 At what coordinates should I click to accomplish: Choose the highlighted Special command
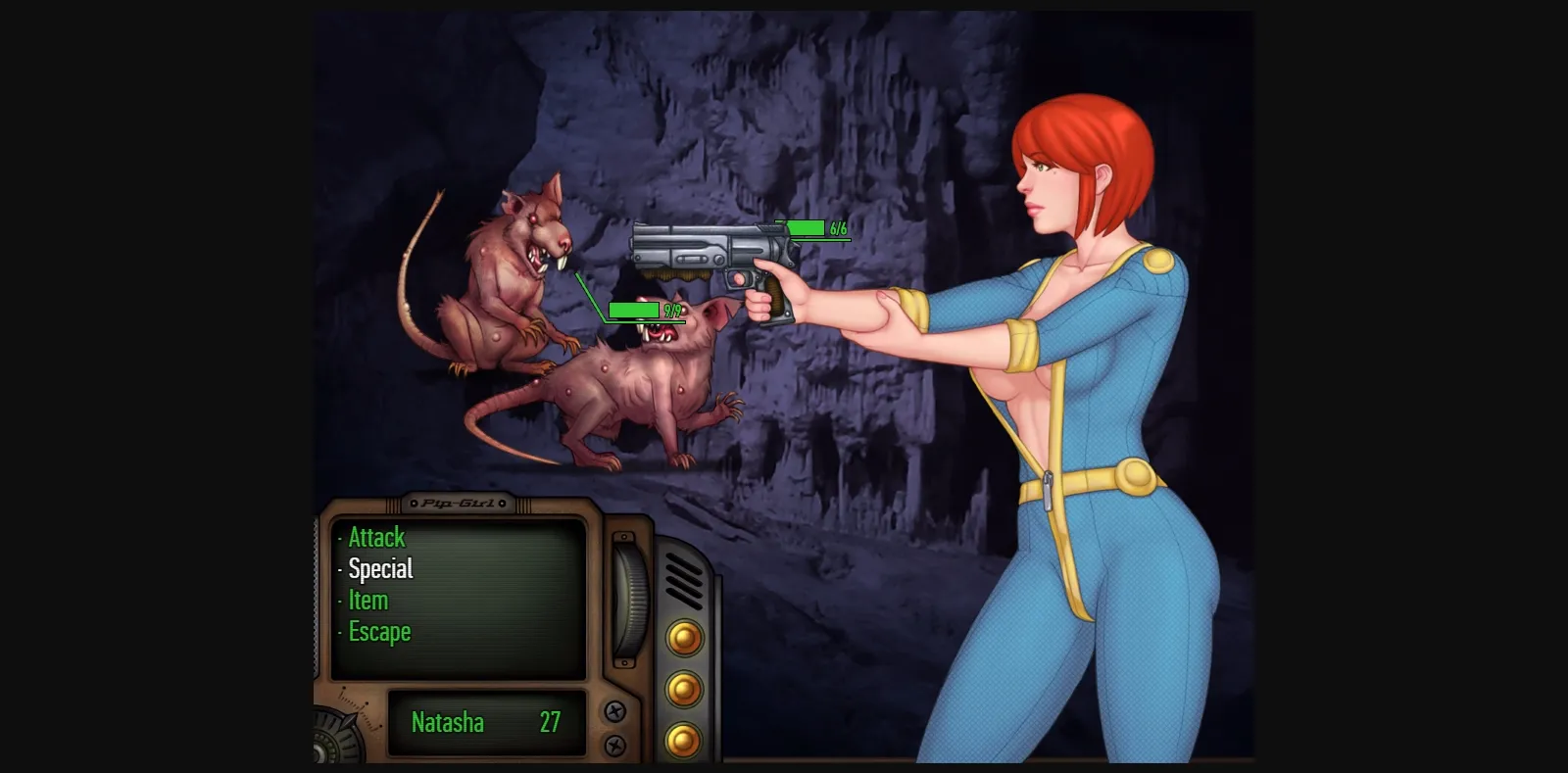382,568
